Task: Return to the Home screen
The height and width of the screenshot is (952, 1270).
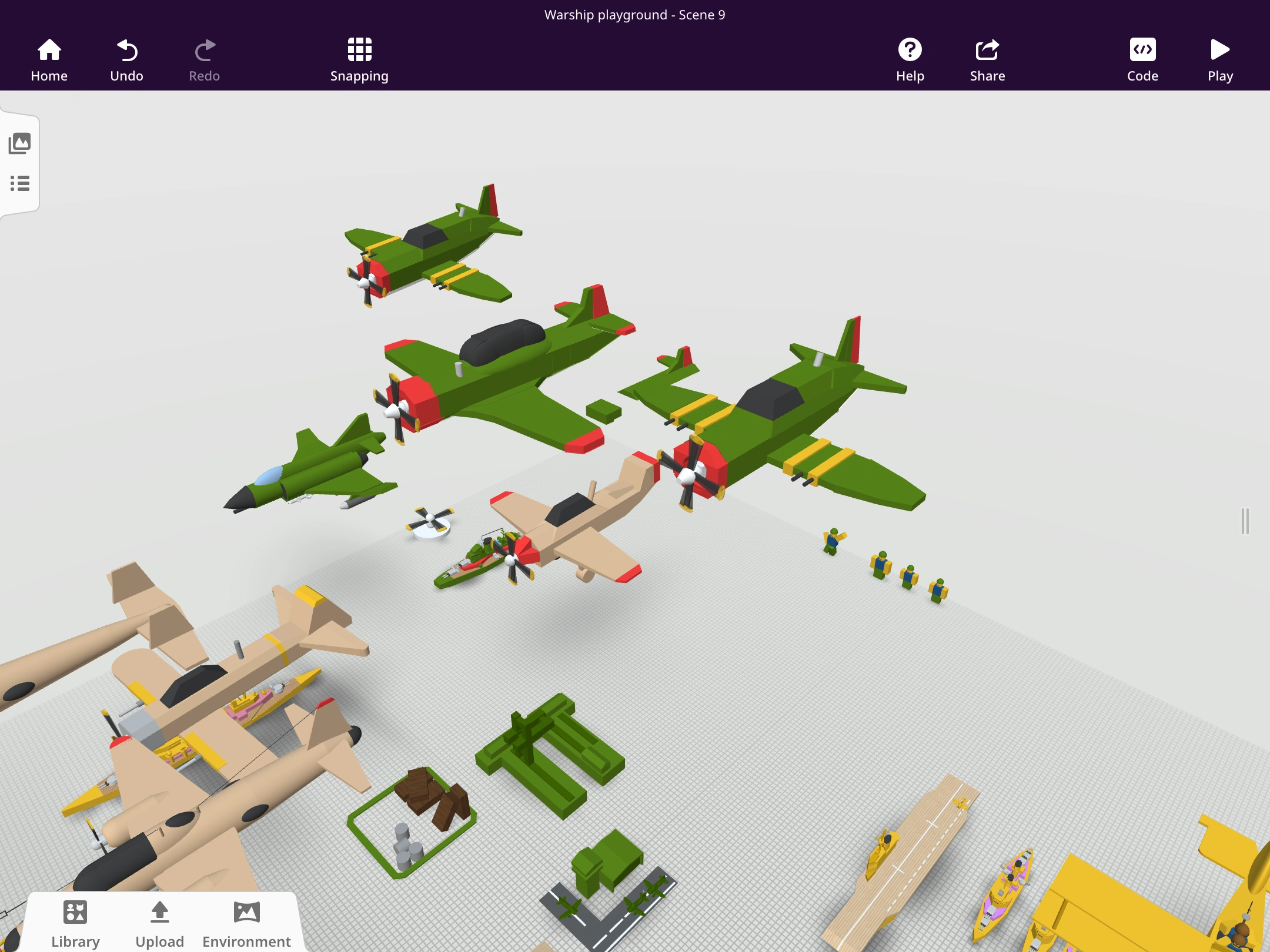Action: click(49, 59)
